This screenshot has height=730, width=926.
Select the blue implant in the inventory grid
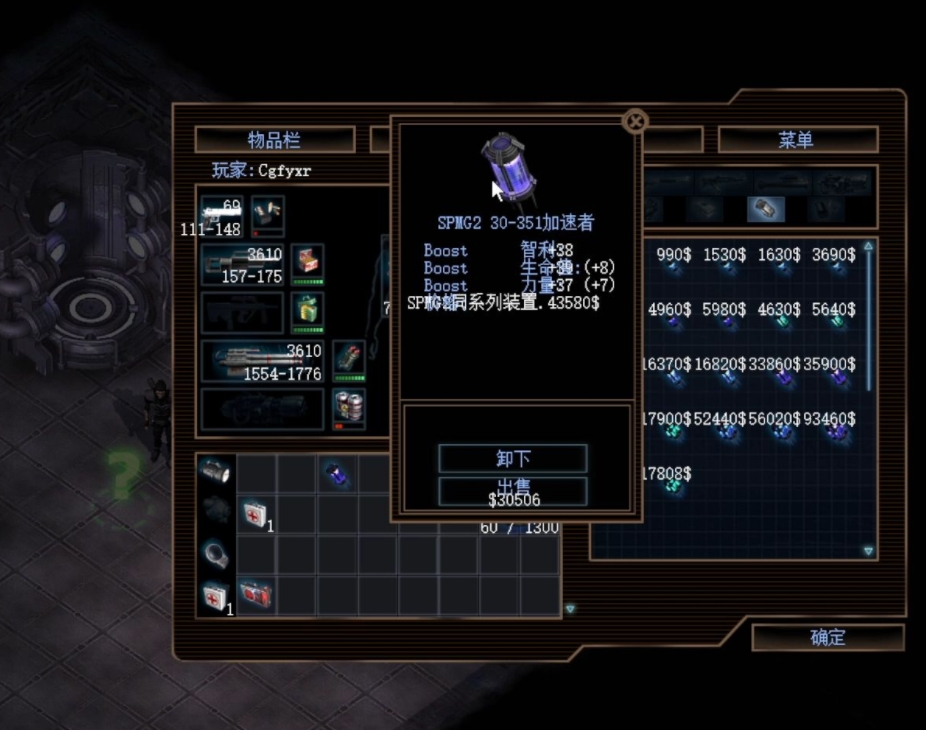click(337, 475)
